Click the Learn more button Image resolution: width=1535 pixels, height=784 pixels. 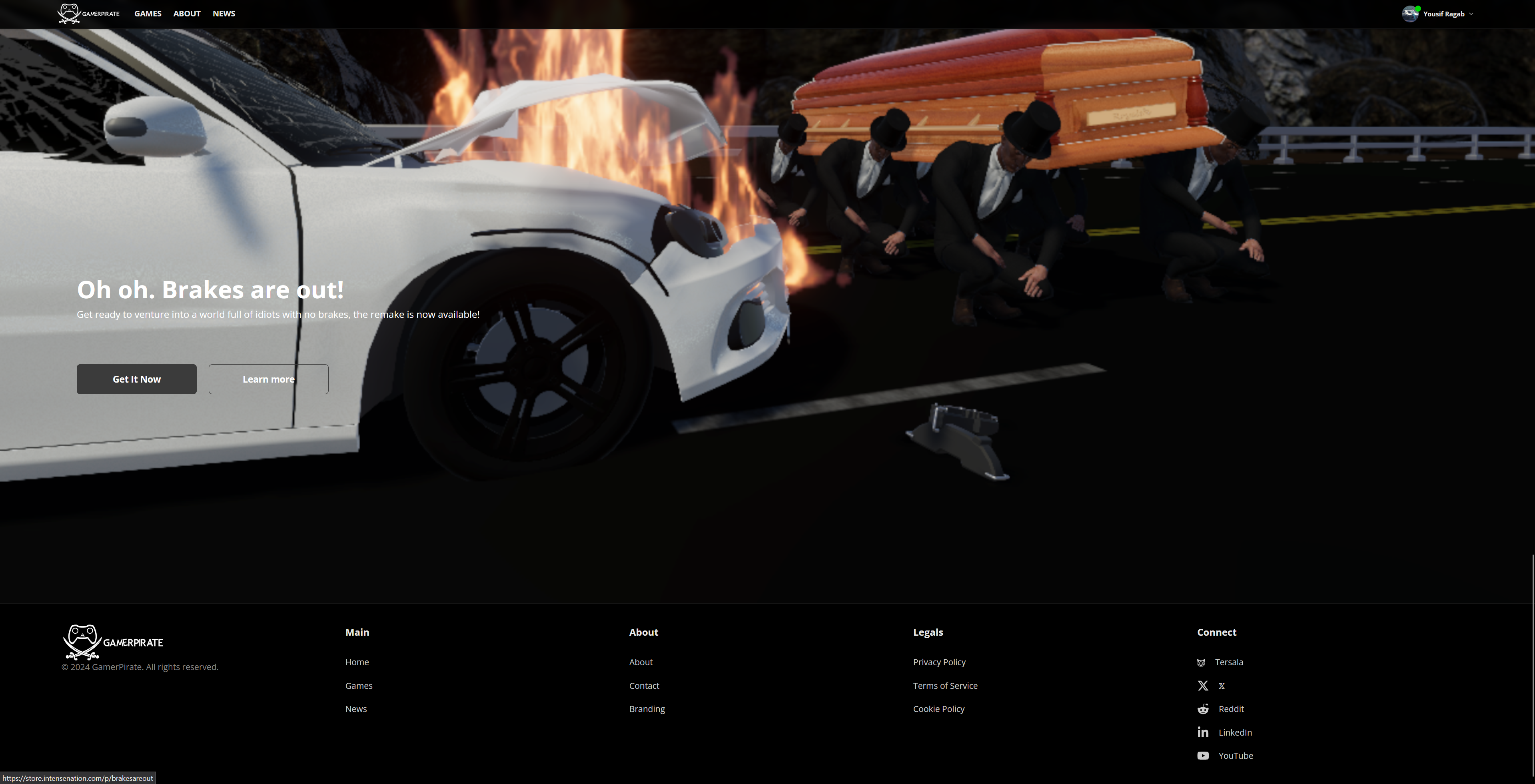click(268, 379)
